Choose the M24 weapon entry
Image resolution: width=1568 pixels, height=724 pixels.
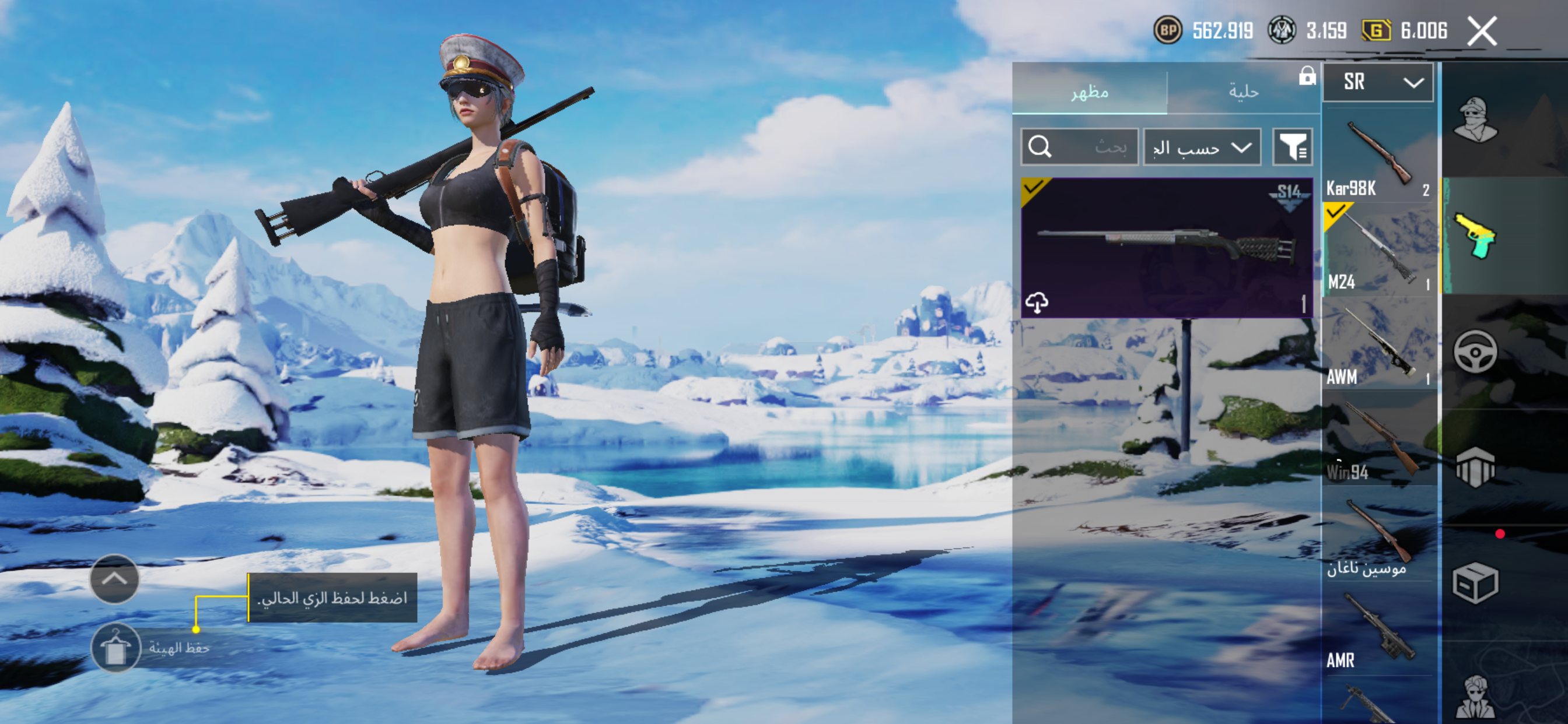[1378, 250]
